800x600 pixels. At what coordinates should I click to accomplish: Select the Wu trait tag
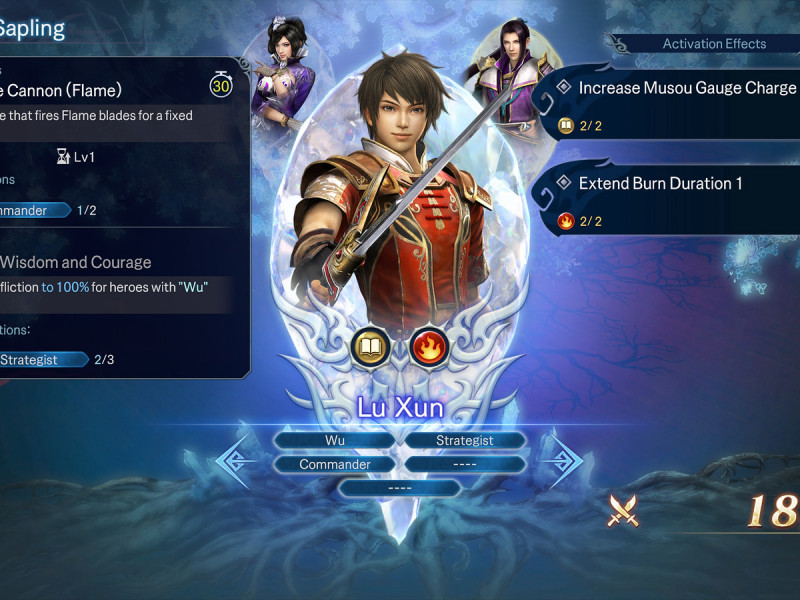[x=335, y=440]
